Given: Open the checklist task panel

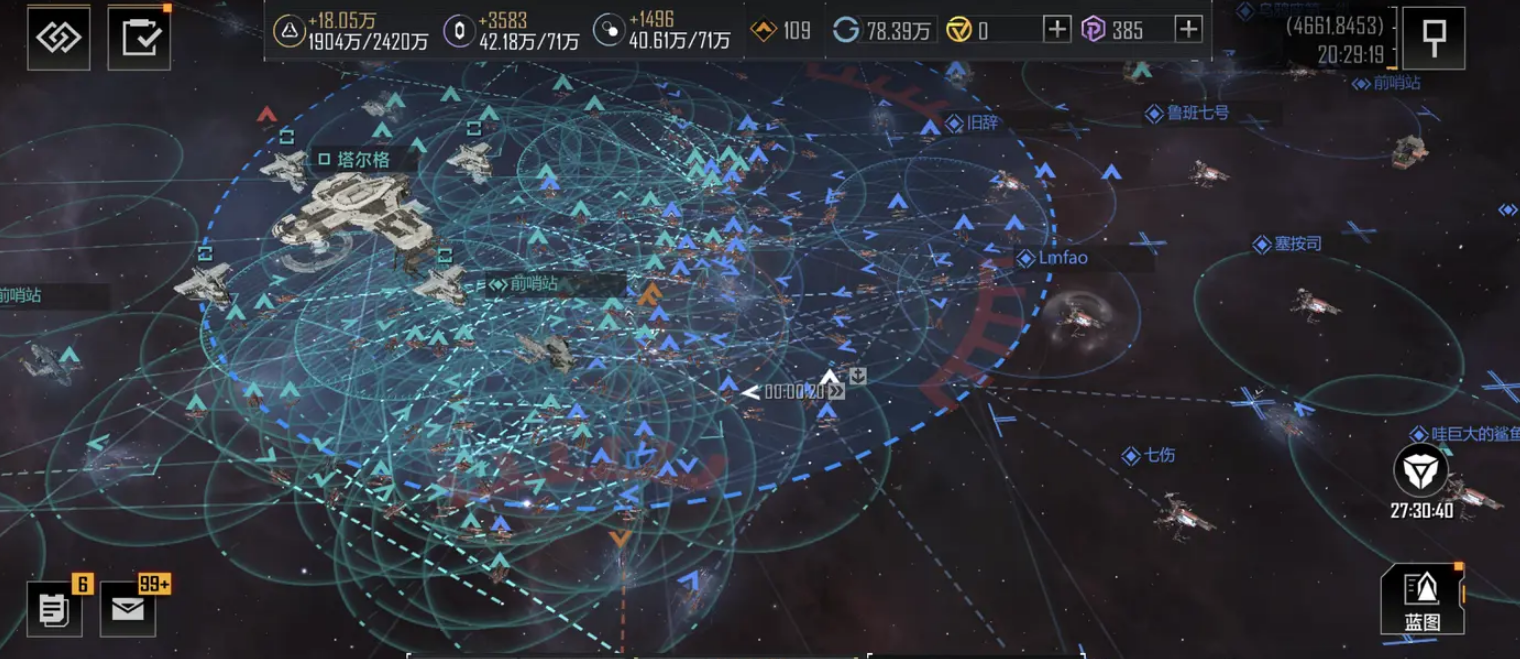Looking at the screenshot, I should pos(138,38).
